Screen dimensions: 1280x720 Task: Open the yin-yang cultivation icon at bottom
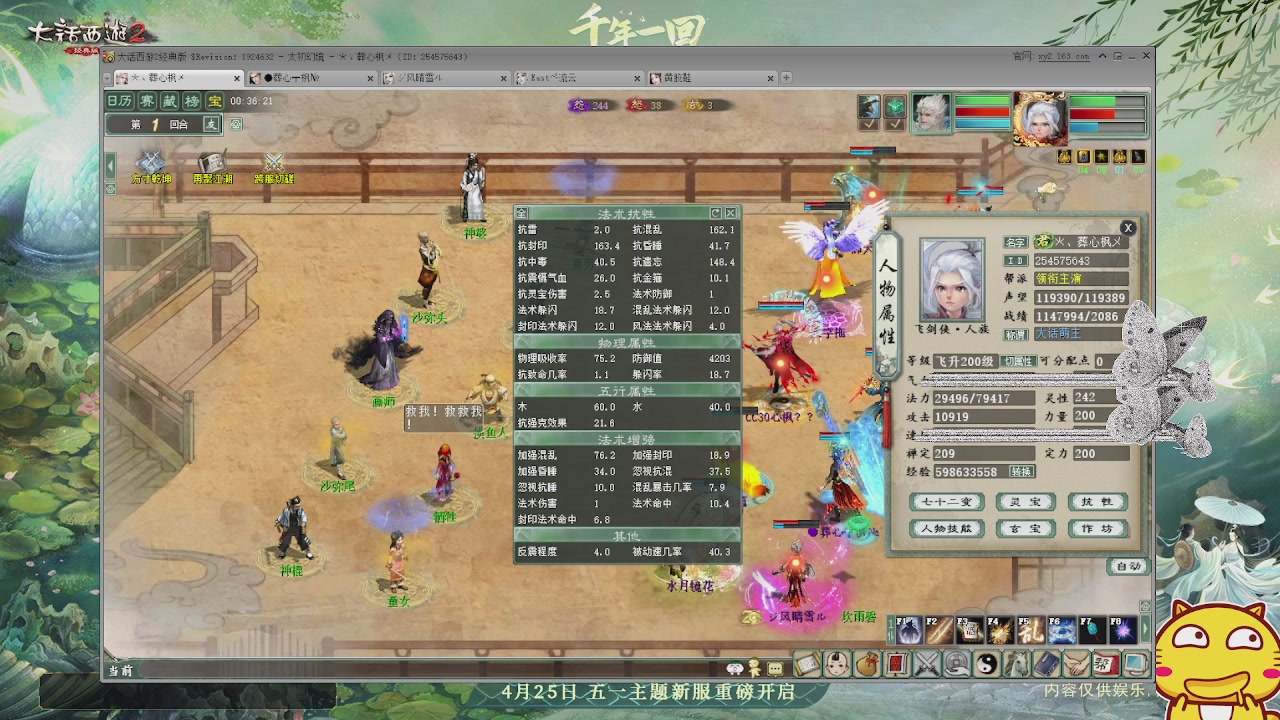point(985,663)
